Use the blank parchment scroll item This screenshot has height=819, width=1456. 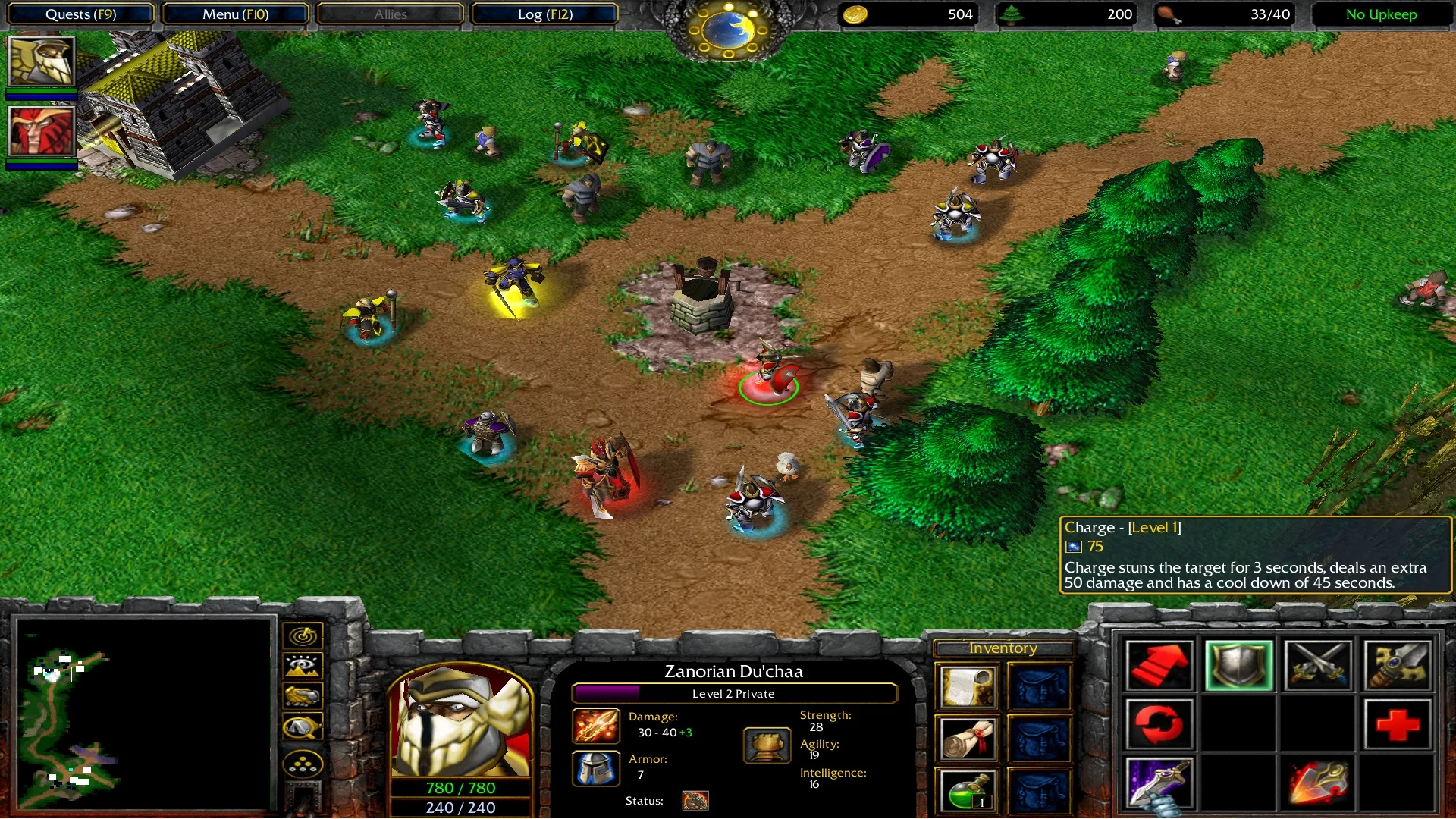967,686
